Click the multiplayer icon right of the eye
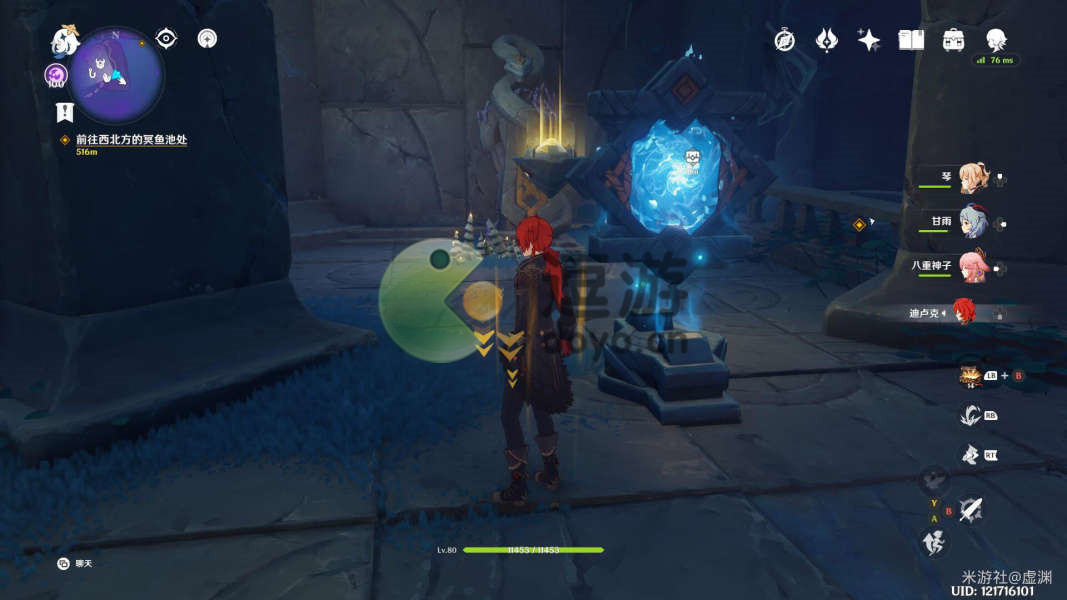 click(x=207, y=39)
